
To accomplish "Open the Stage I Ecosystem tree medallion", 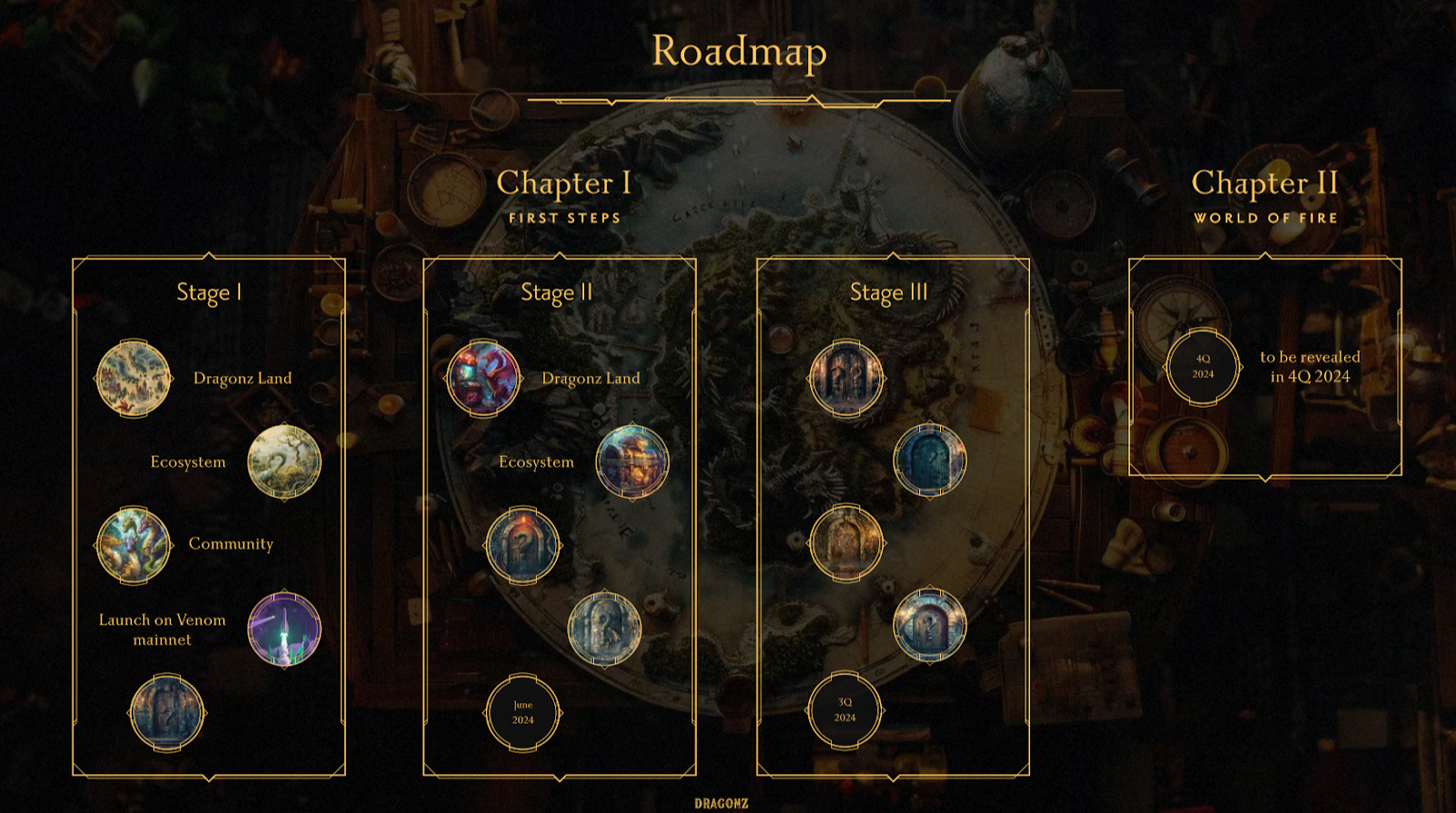I will [x=285, y=462].
